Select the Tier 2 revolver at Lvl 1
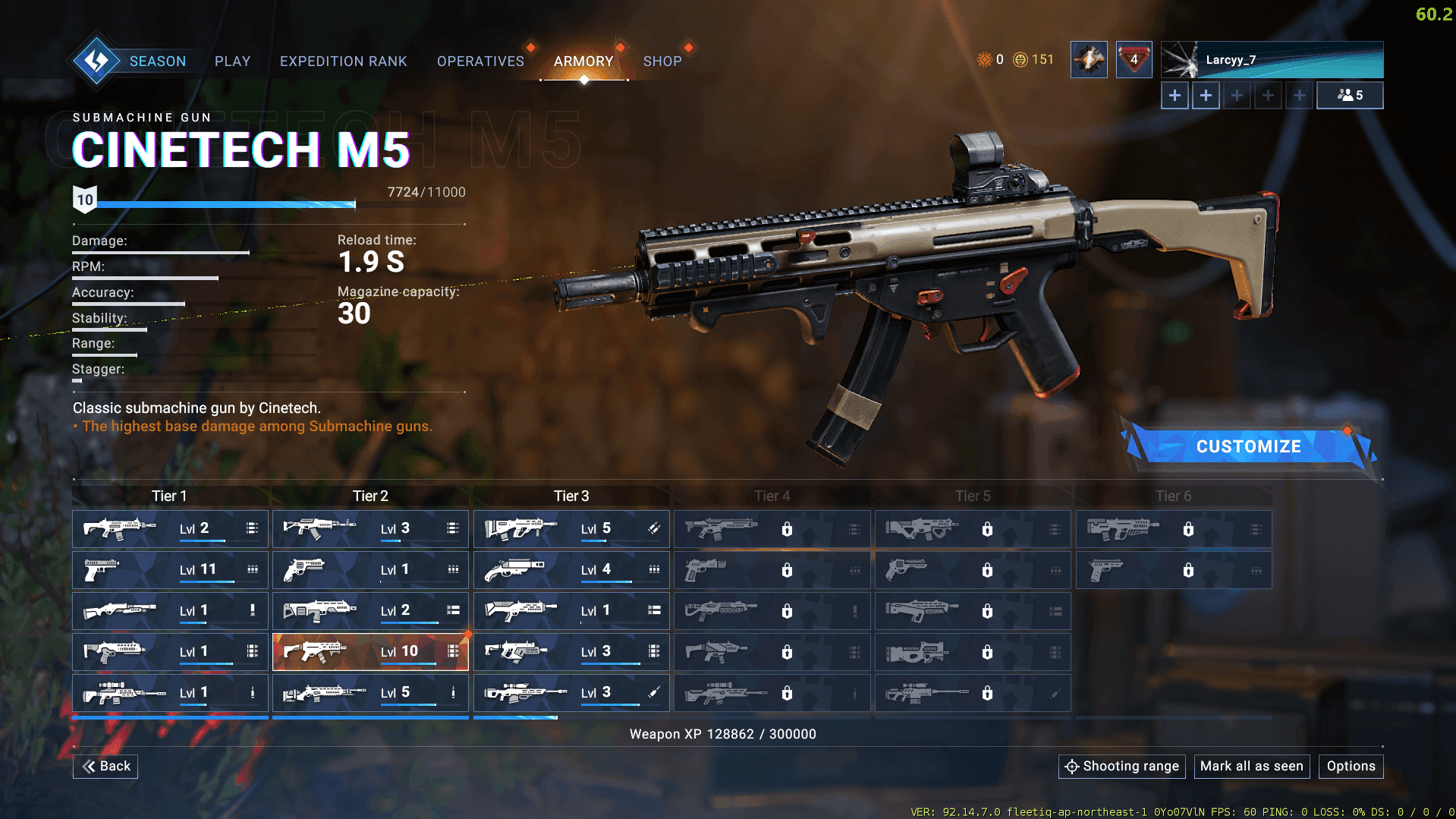1456x819 pixels. [370, 569]
